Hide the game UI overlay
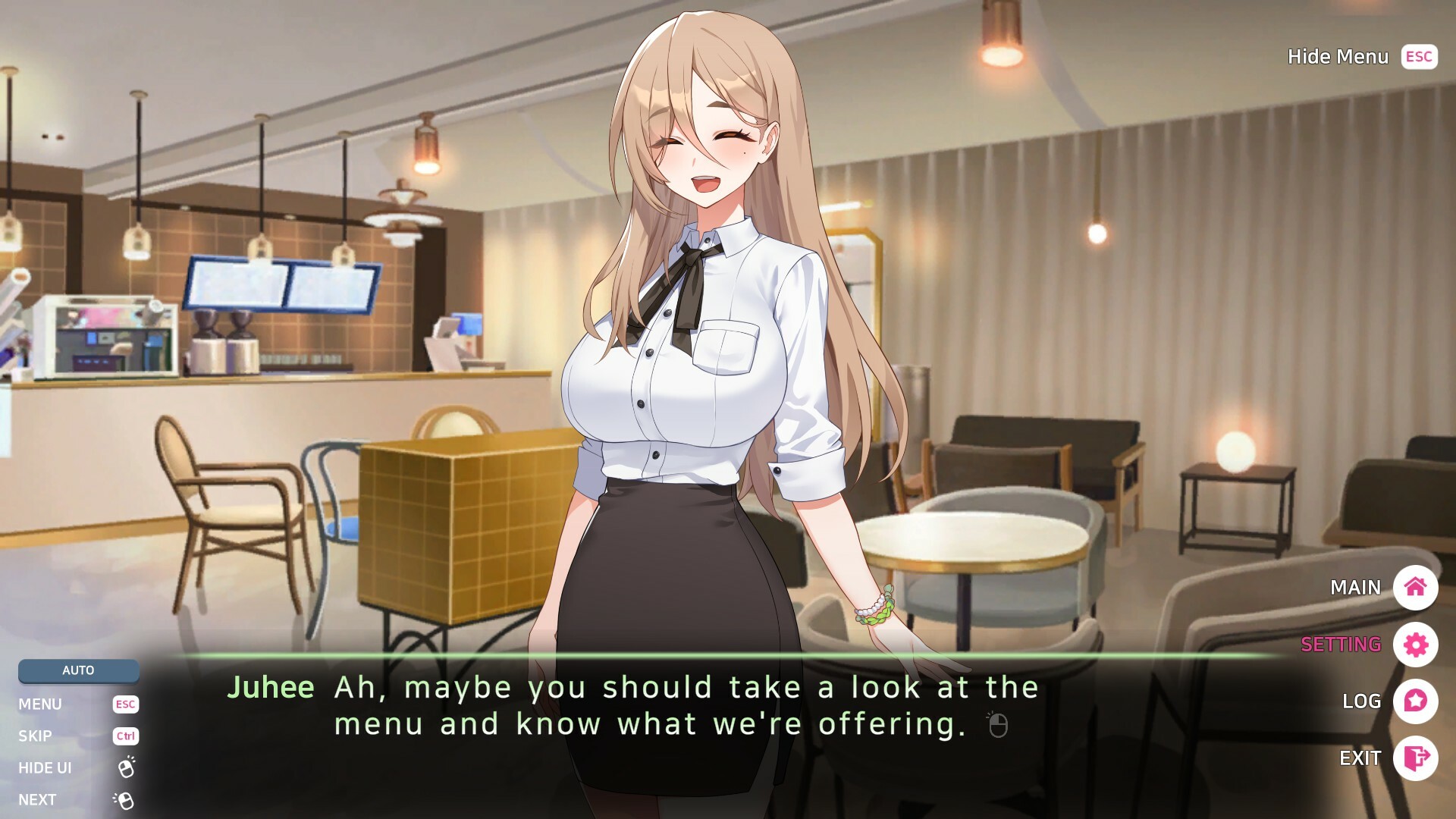The height and width of the screenshot is (819, 1456). pyautogui.click(x=45, y=767)
